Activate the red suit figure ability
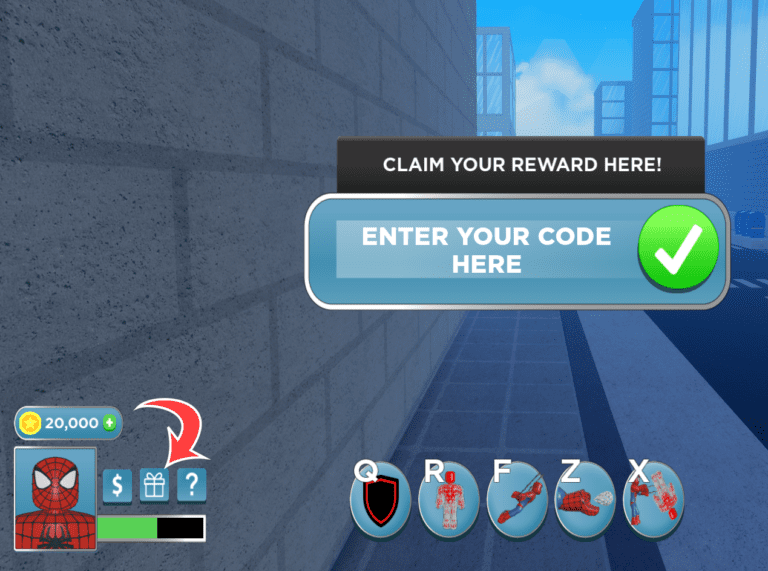Screen dimensions: 768x571 [448, 498]
